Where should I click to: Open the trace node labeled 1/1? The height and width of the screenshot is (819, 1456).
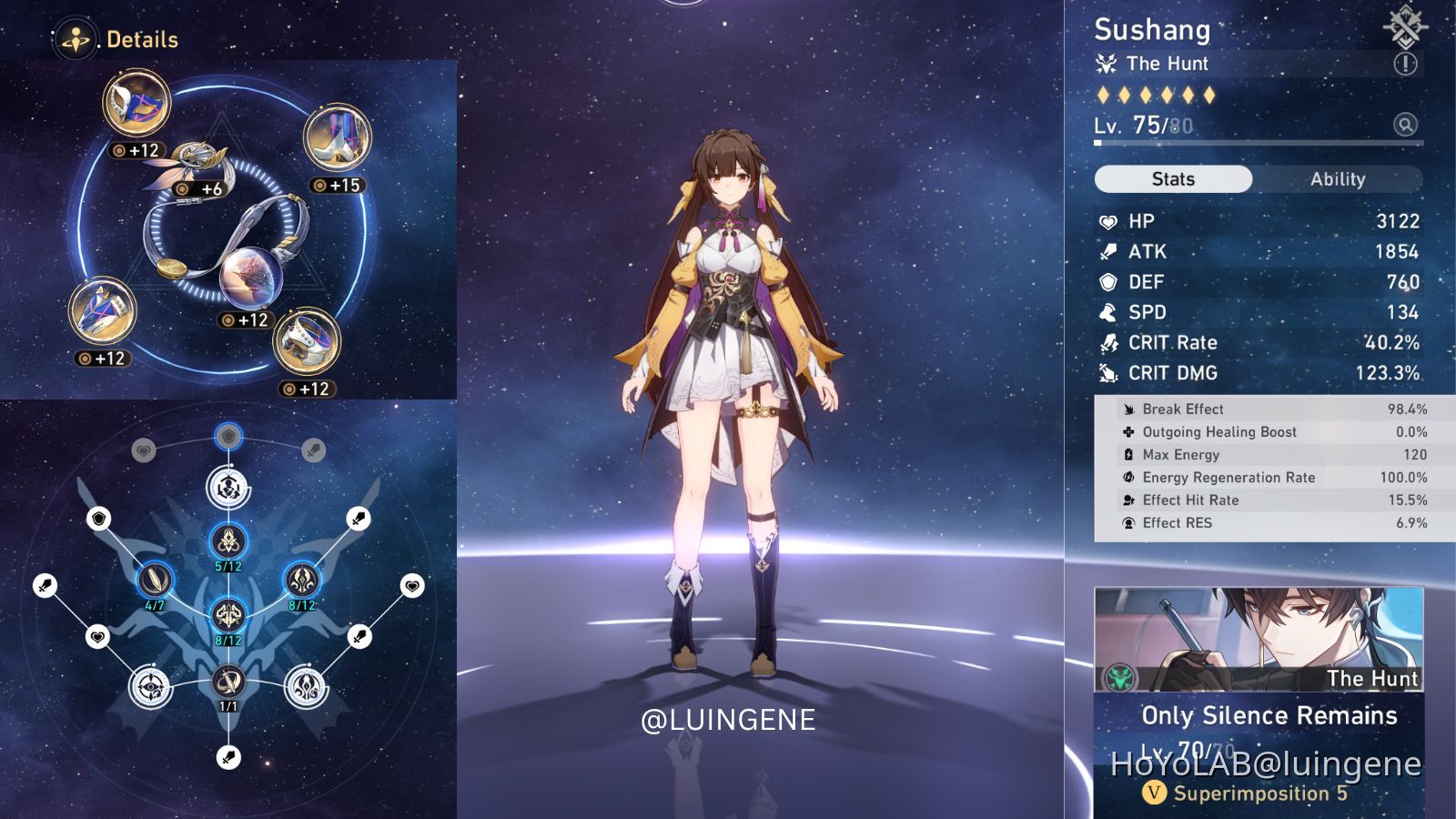(x=228, y=681)
